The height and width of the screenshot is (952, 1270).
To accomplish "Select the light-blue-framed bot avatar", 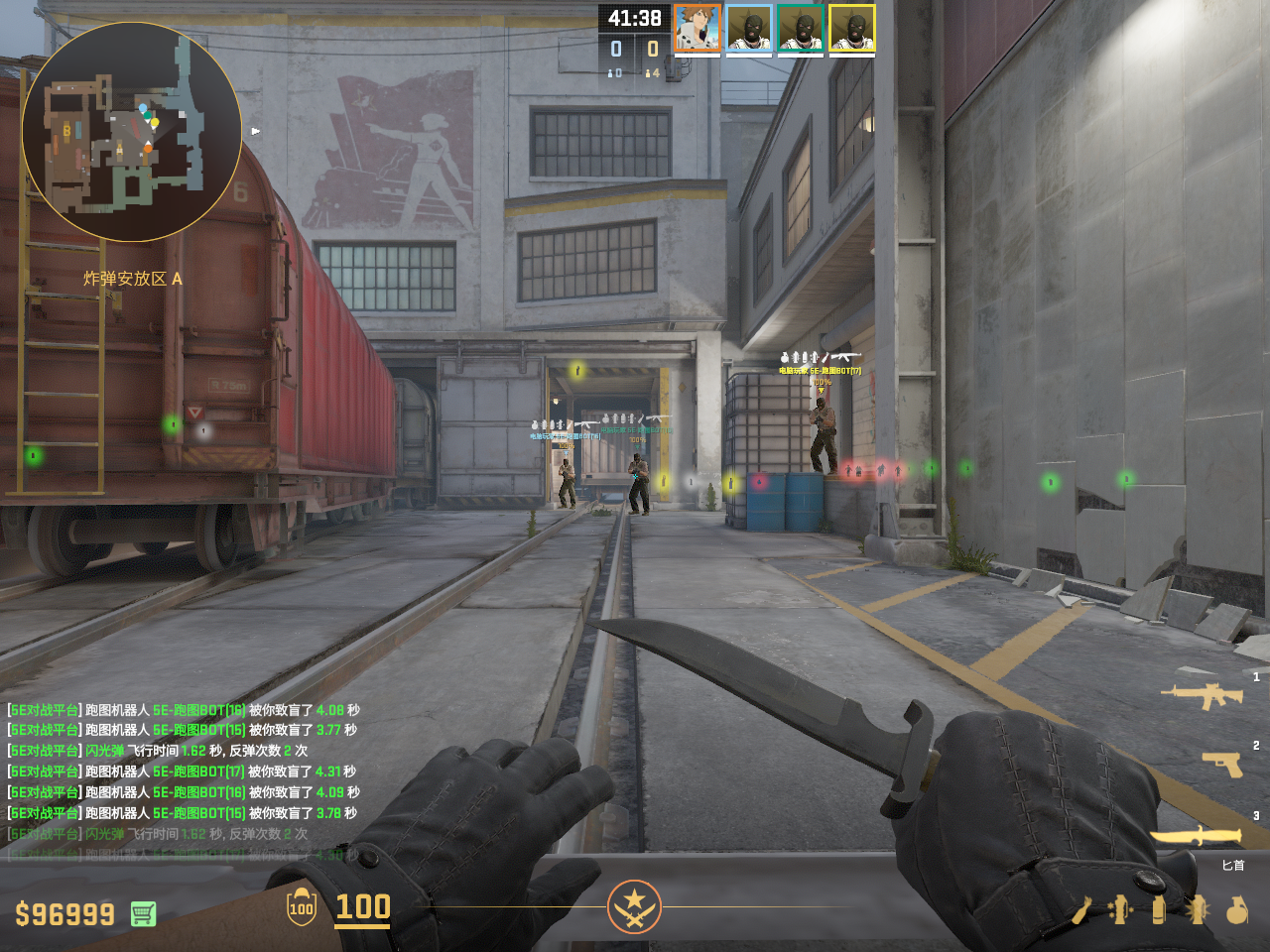I will tap(749, 28).
